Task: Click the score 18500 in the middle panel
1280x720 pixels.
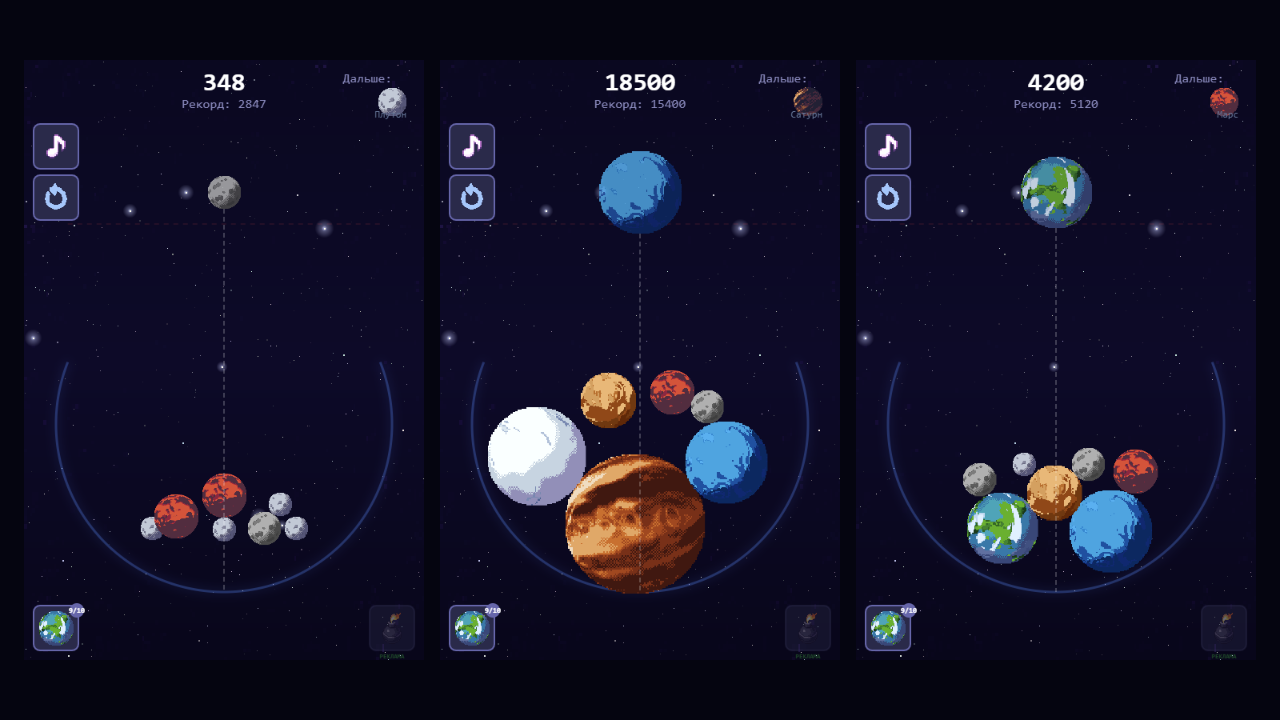Action: point(639,82)
